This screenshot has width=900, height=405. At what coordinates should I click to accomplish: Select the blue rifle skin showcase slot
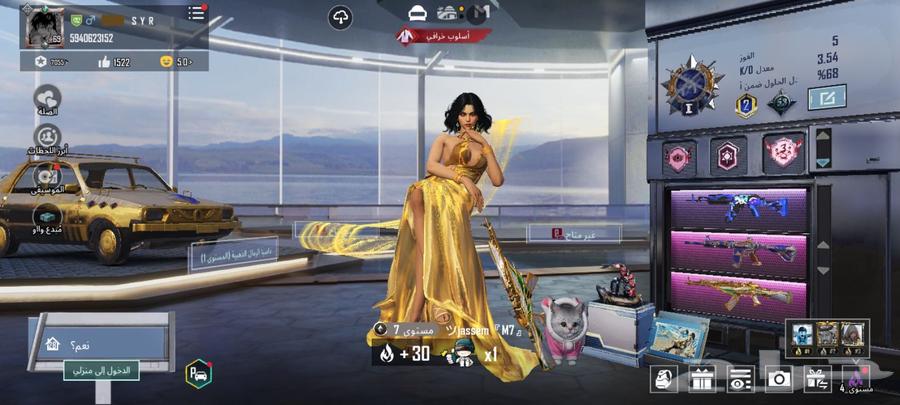click(738, 208)
